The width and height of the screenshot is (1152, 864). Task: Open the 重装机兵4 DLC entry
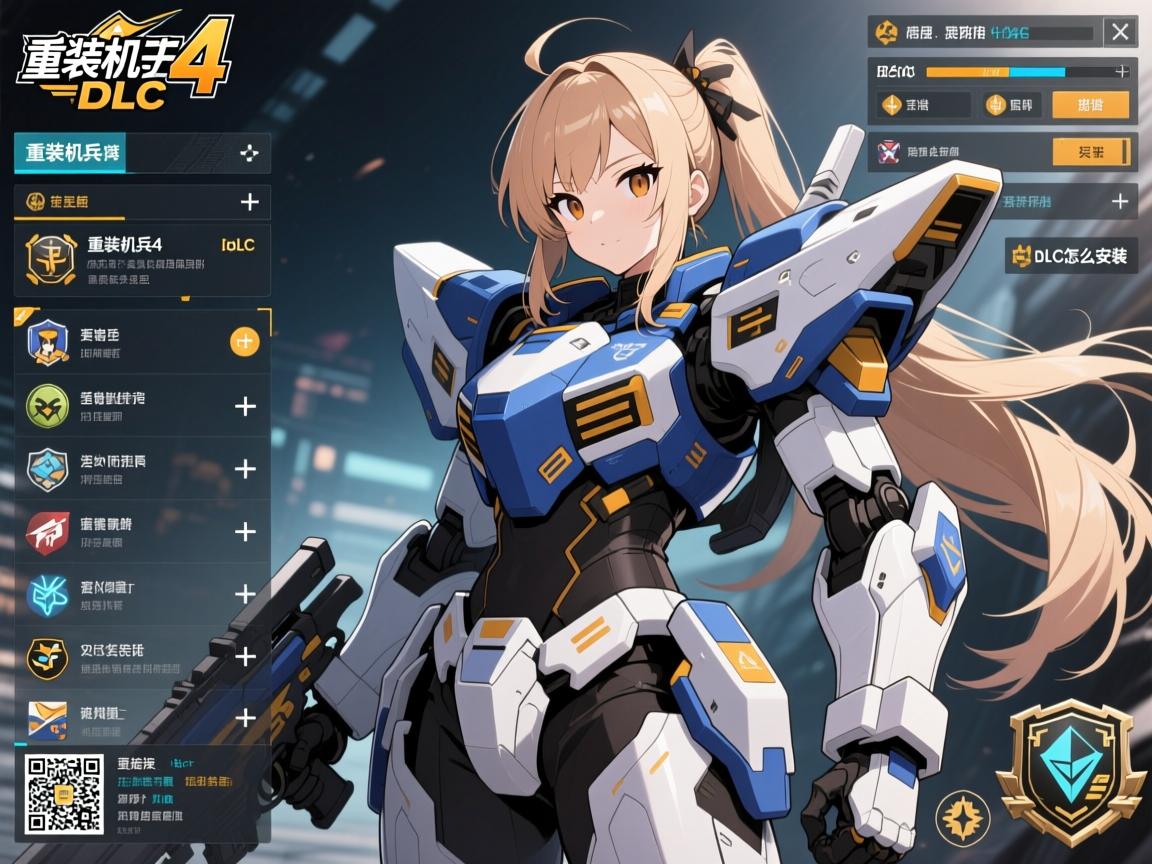coord(142,259)
